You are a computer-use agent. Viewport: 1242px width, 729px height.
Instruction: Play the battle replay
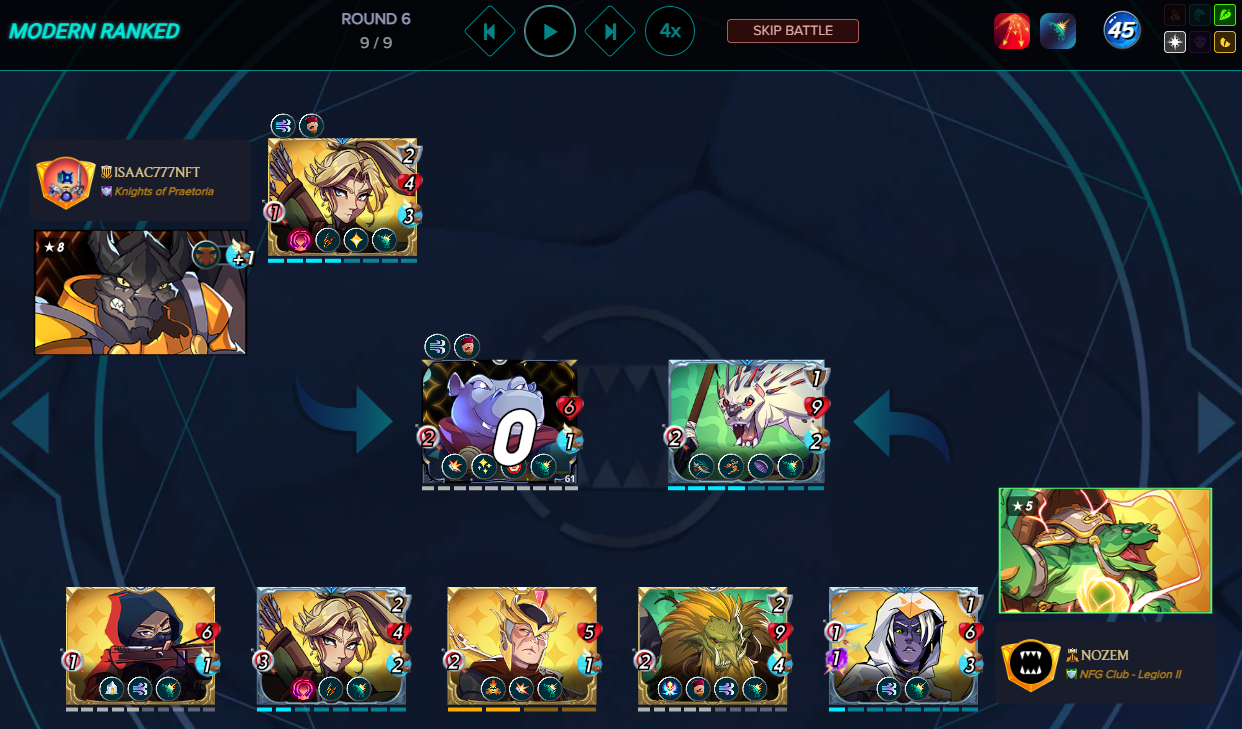click(549, 31)
